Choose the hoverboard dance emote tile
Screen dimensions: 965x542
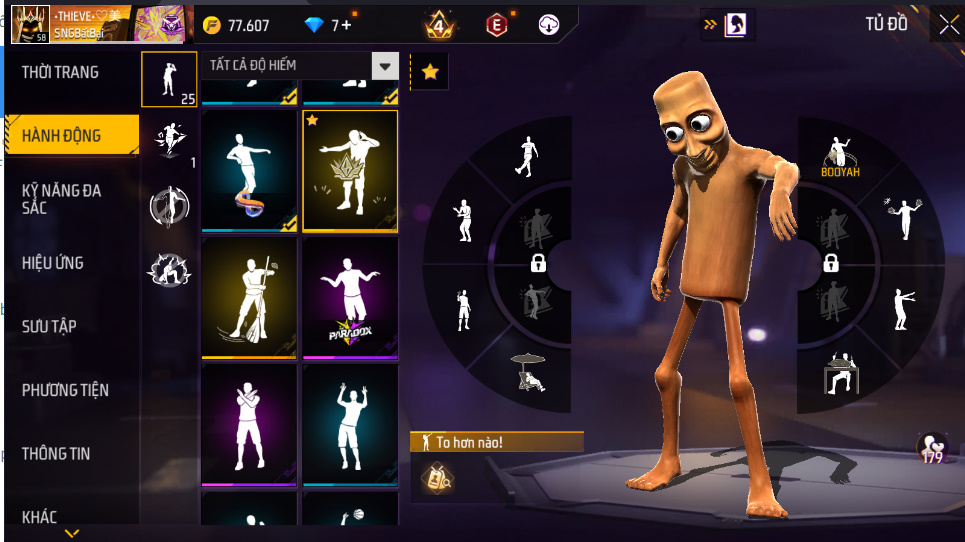tap(249, 171)
